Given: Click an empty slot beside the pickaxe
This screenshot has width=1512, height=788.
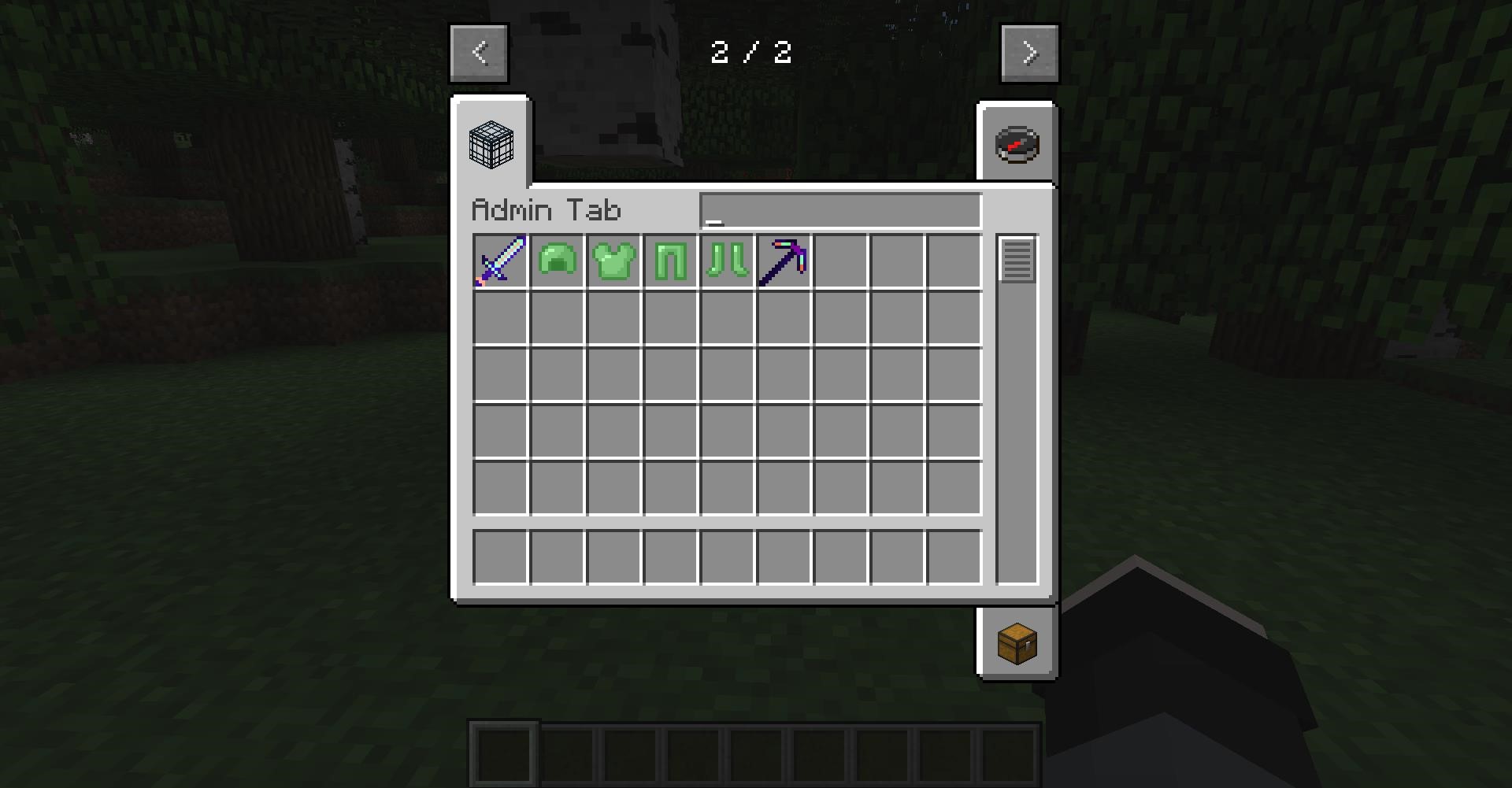Looking at the screenshot, I should click(839, 261).
